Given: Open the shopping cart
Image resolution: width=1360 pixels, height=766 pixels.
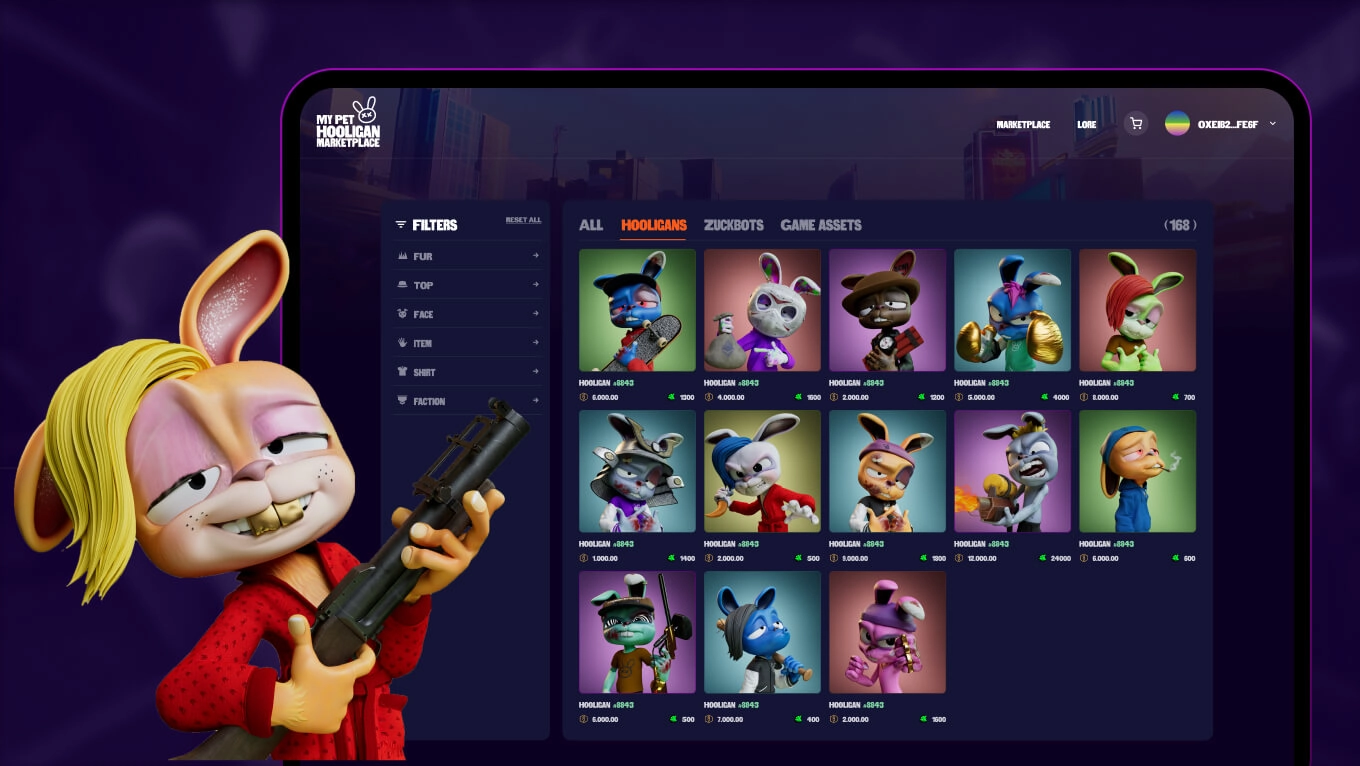Looking at the screenshot, I should (1135, 124).
